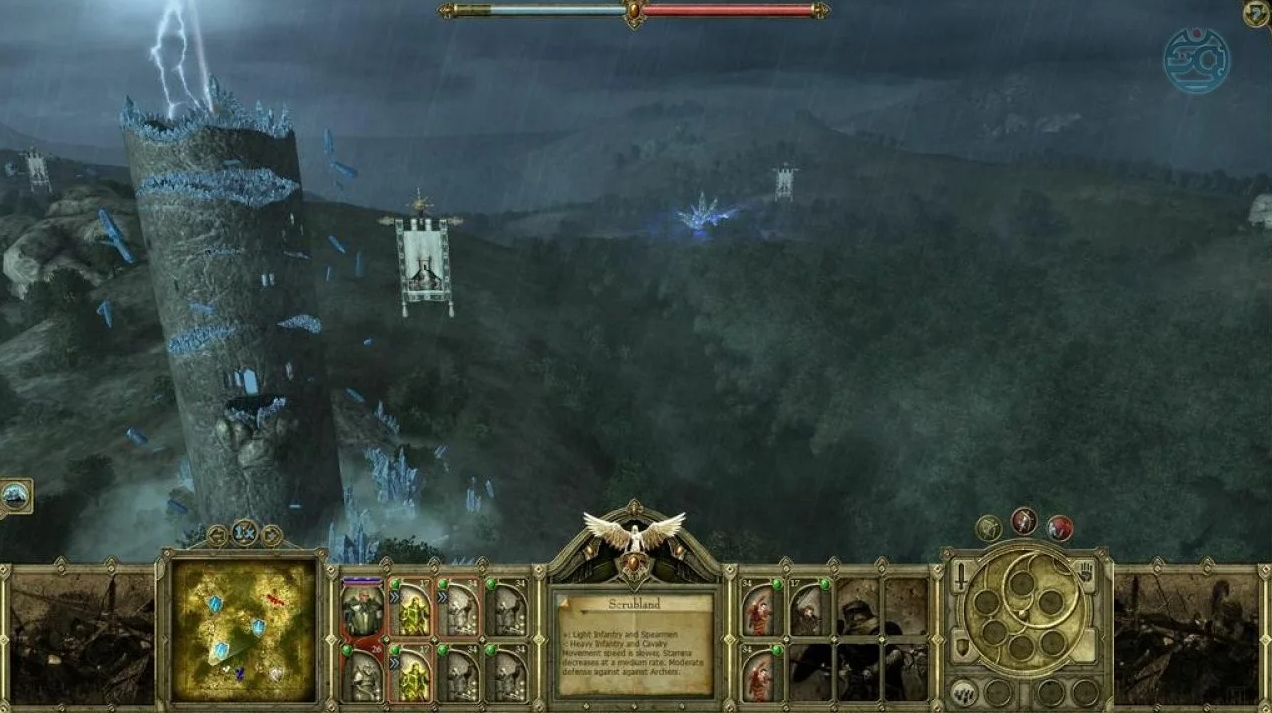Viewport: 1272px width, 713px height.
Task: Open the round menu icon at top-right
Action: [1256, 14]
